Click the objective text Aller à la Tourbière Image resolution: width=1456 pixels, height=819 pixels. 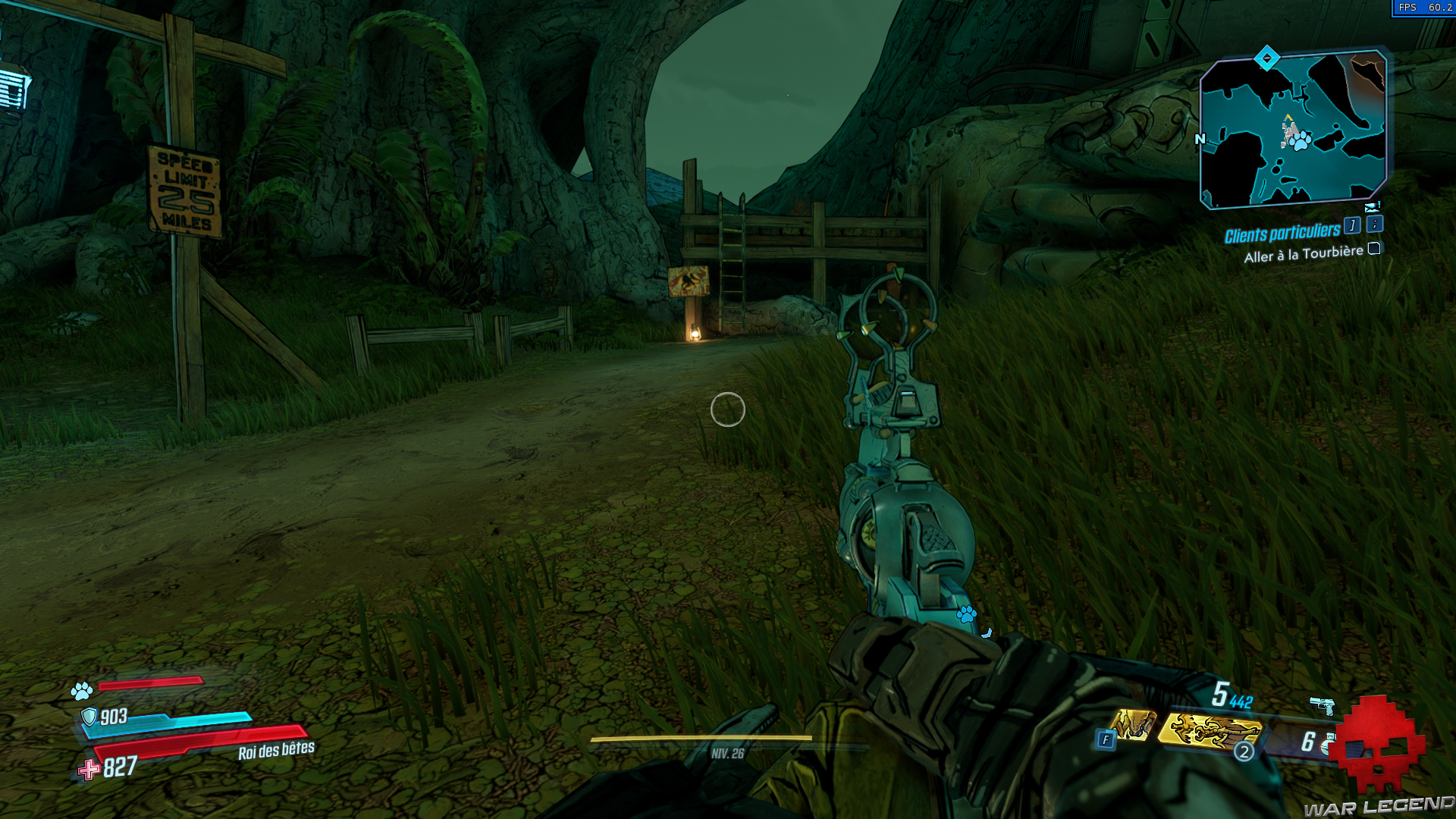pos(1304,254)
